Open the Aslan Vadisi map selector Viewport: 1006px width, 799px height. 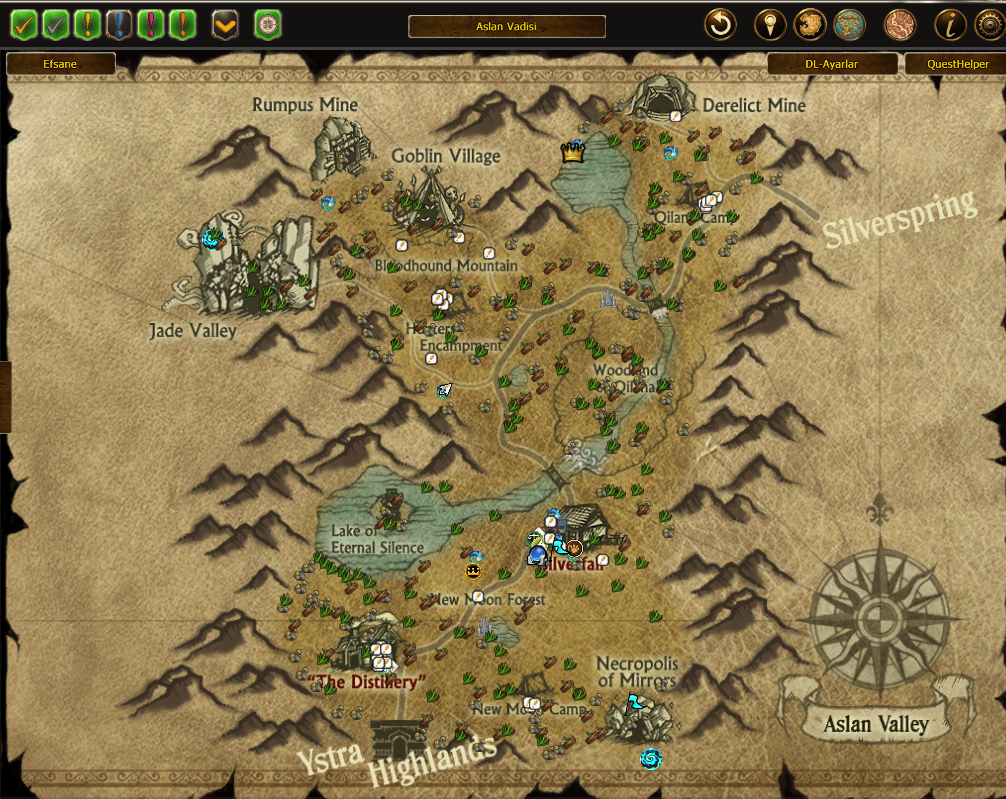(x=506, y=26)
